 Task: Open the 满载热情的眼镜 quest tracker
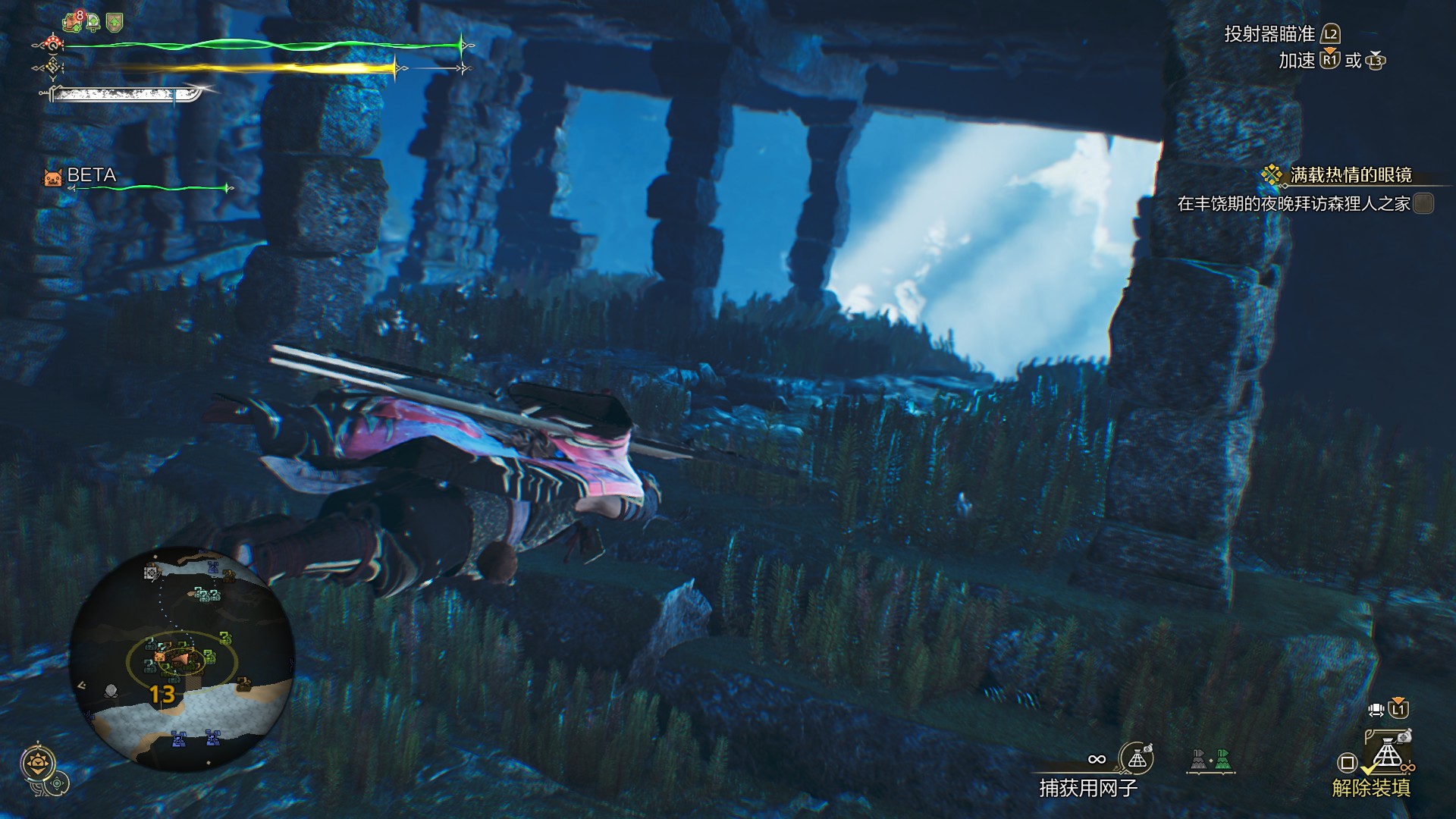coord(1350,175)
